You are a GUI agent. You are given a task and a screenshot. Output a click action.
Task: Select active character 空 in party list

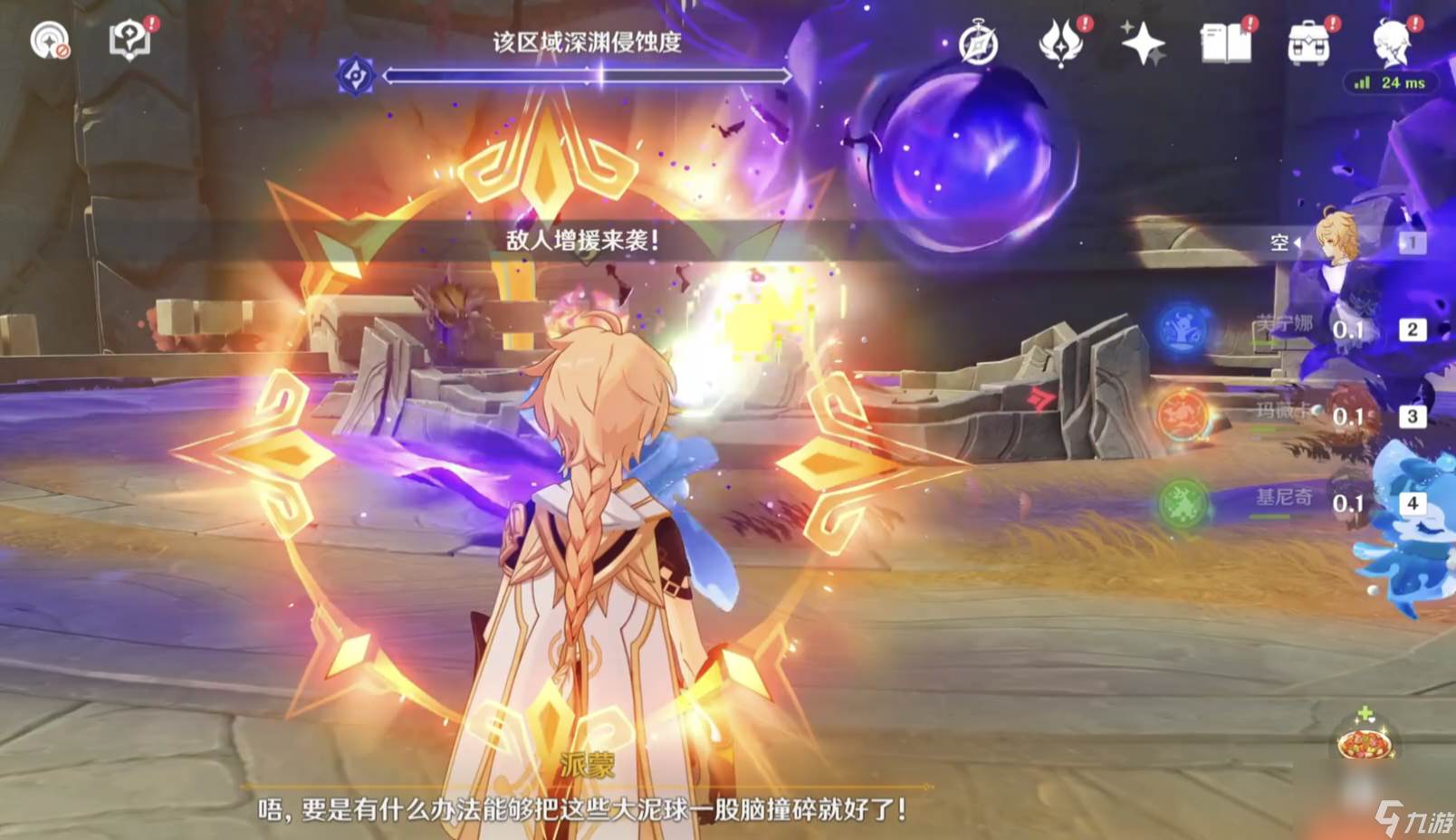[1338, 241]
